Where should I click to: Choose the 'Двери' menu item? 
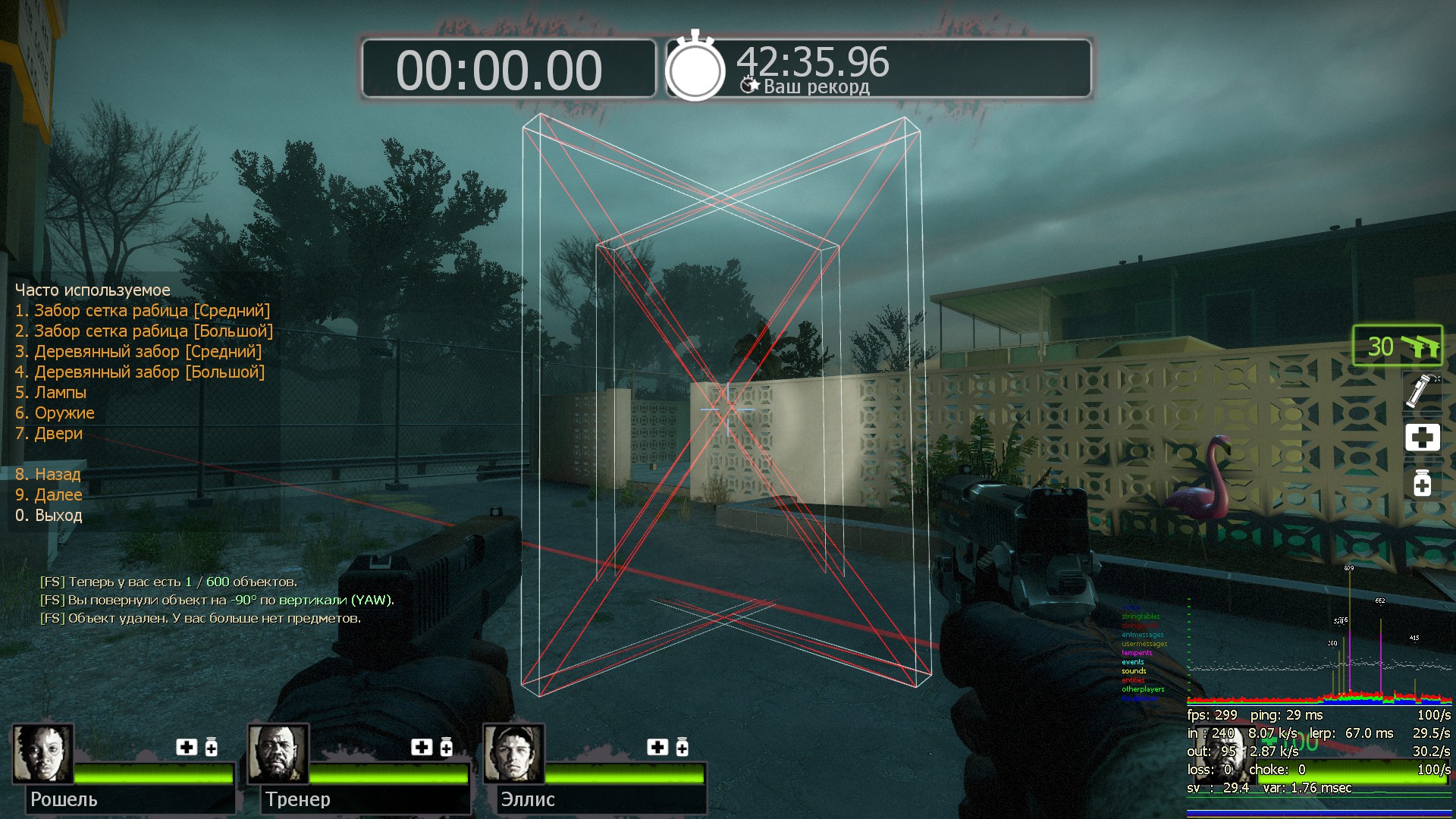tap(49, 434)
